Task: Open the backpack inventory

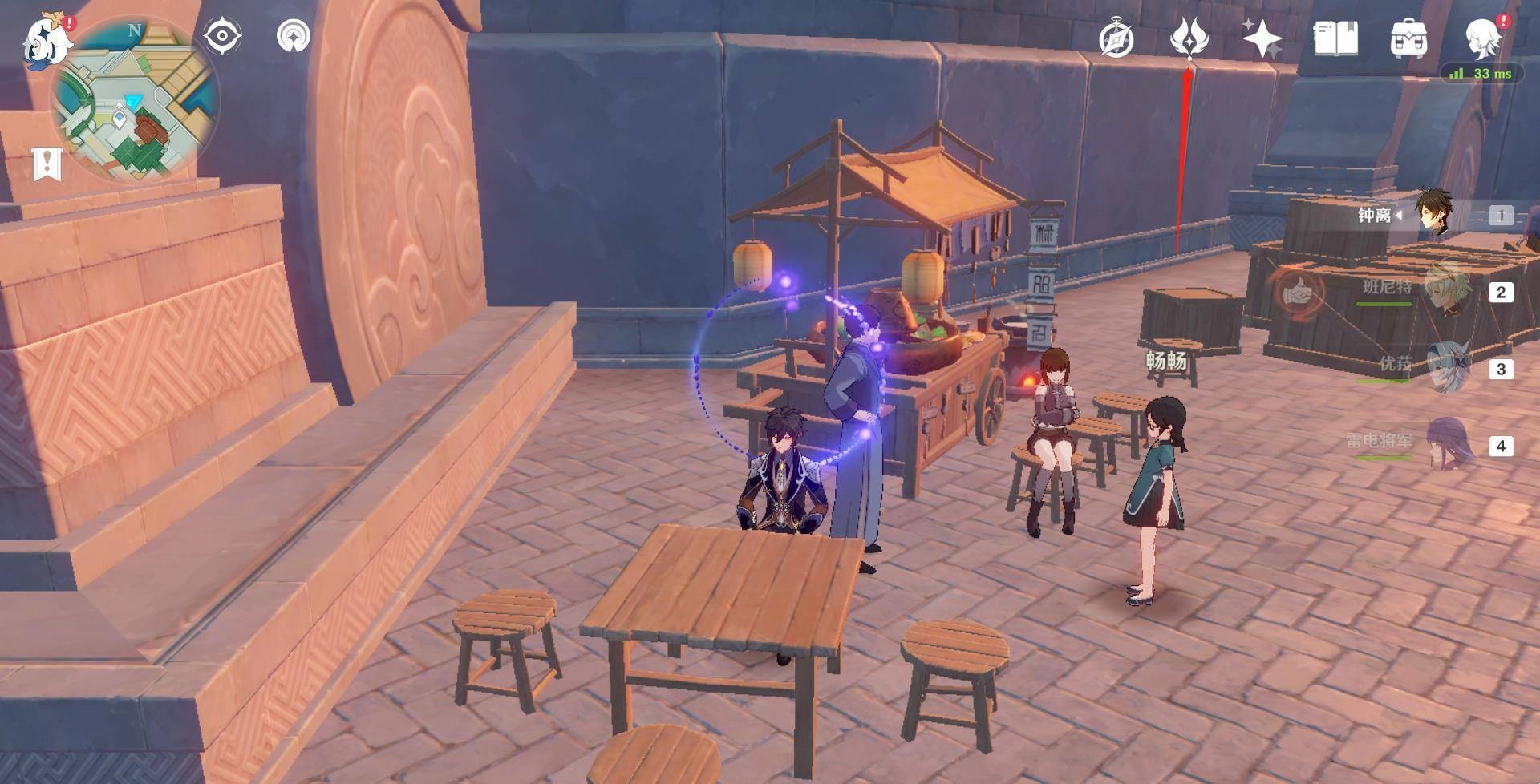Action: tap(1408, 38)
